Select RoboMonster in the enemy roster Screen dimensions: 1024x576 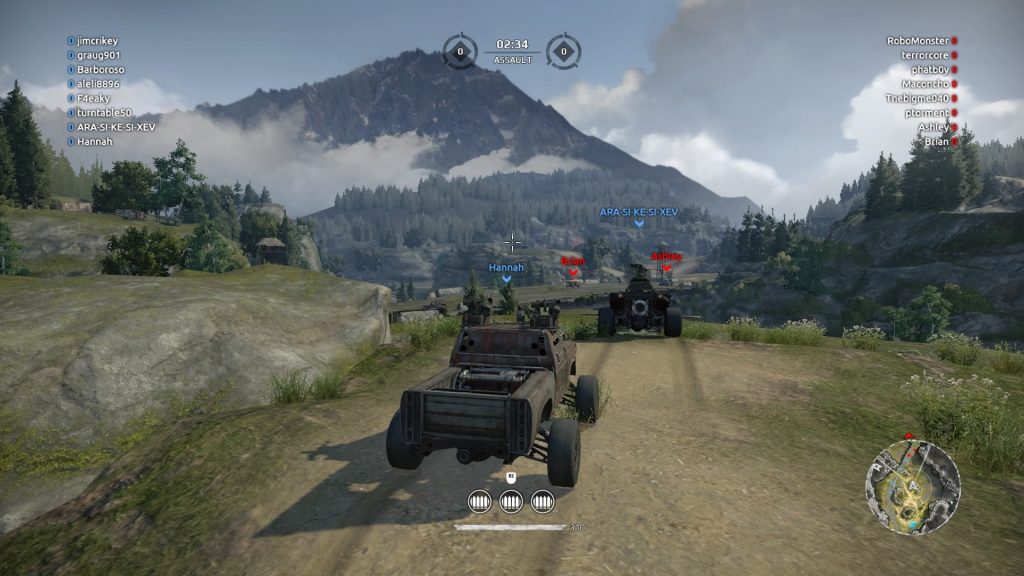click(x=917, y=41)
